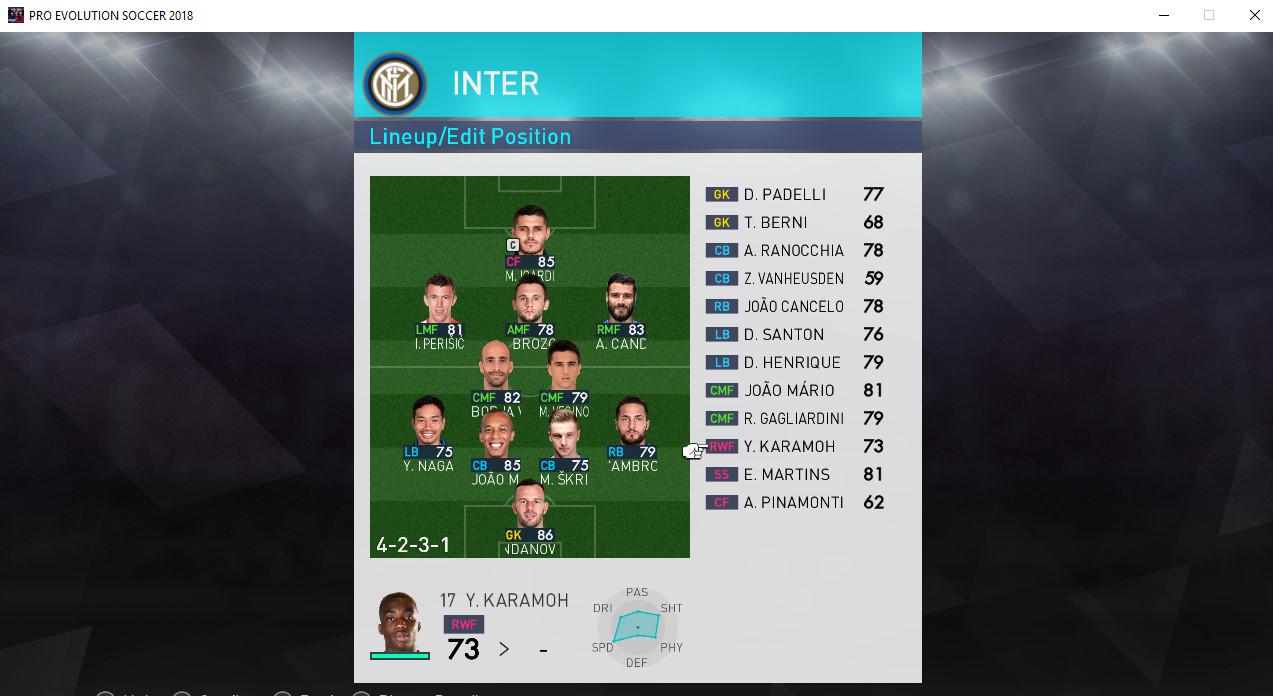Viewport: 1273px width, 696px height.
Task: Select Z. Vanheusden bench row
Action: coord(794,279)
